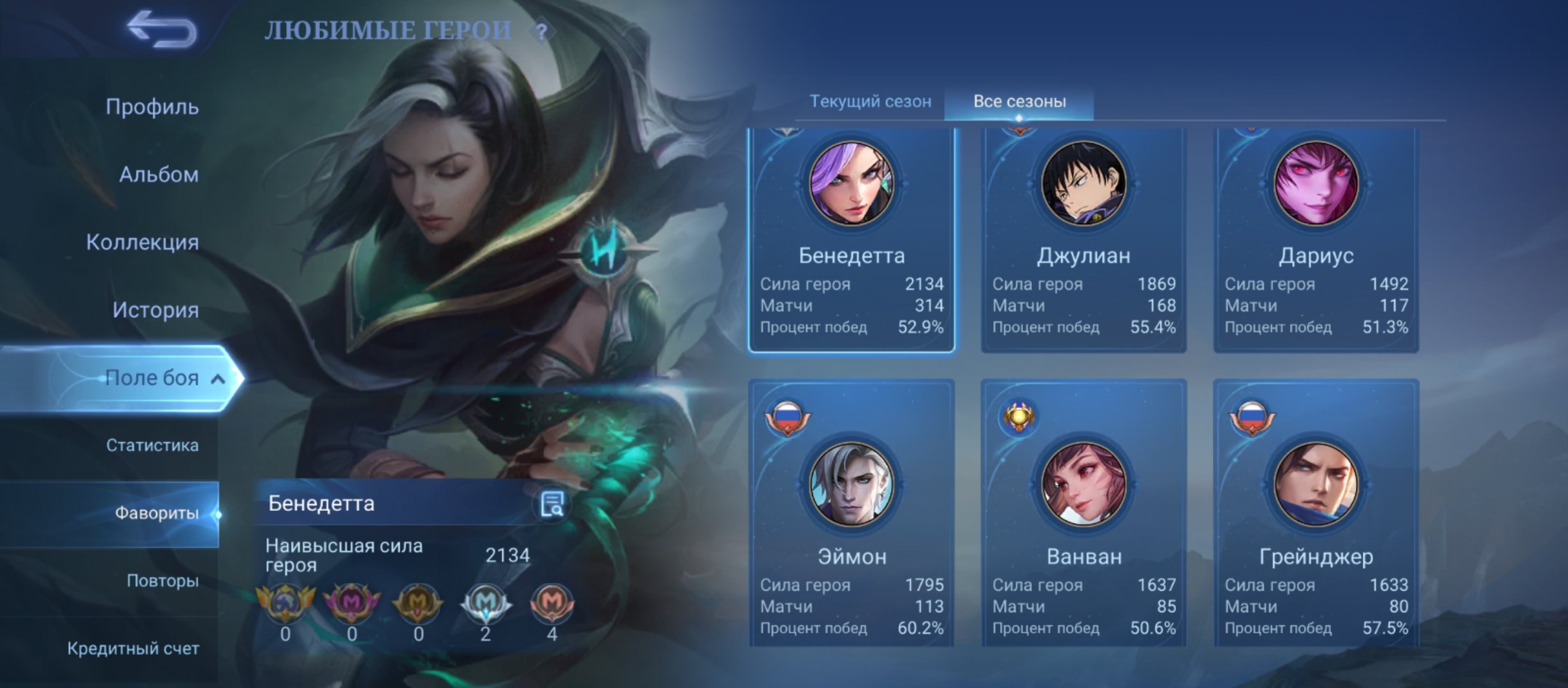1568x688 pixels.
Task: View the Кредитный счет page
Action: (133, 649)
